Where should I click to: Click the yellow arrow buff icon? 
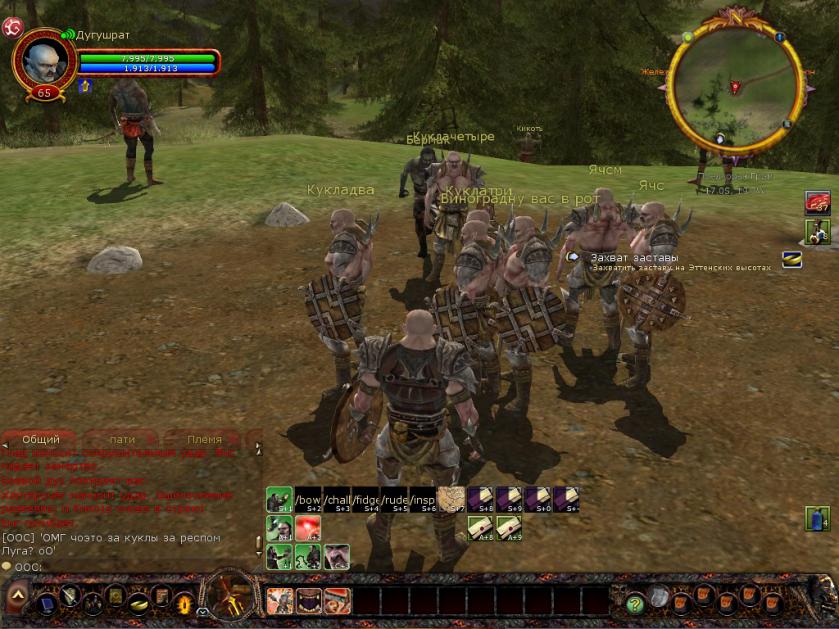85,86
